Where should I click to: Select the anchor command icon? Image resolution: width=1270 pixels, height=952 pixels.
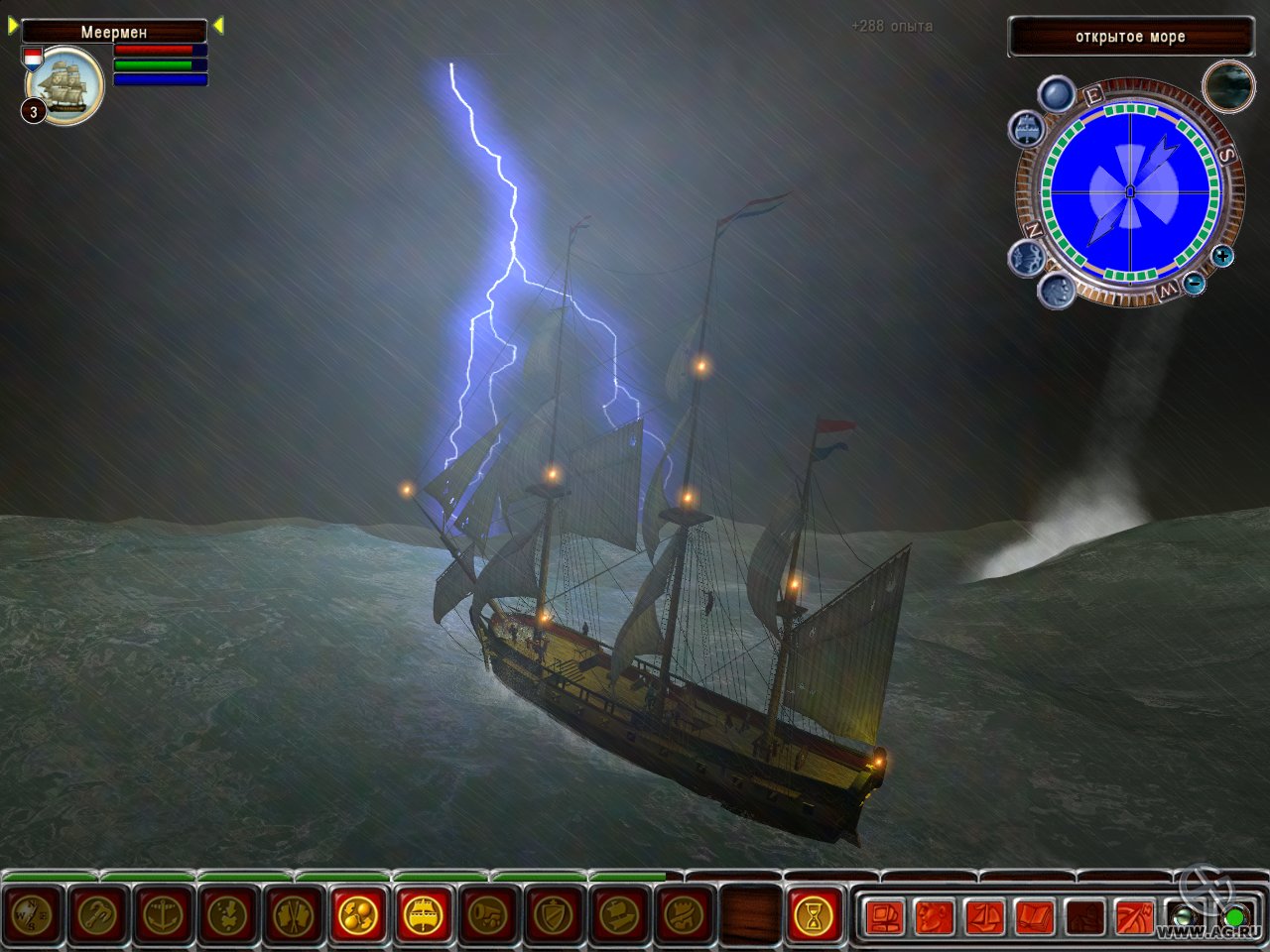(x=163, y=915)
